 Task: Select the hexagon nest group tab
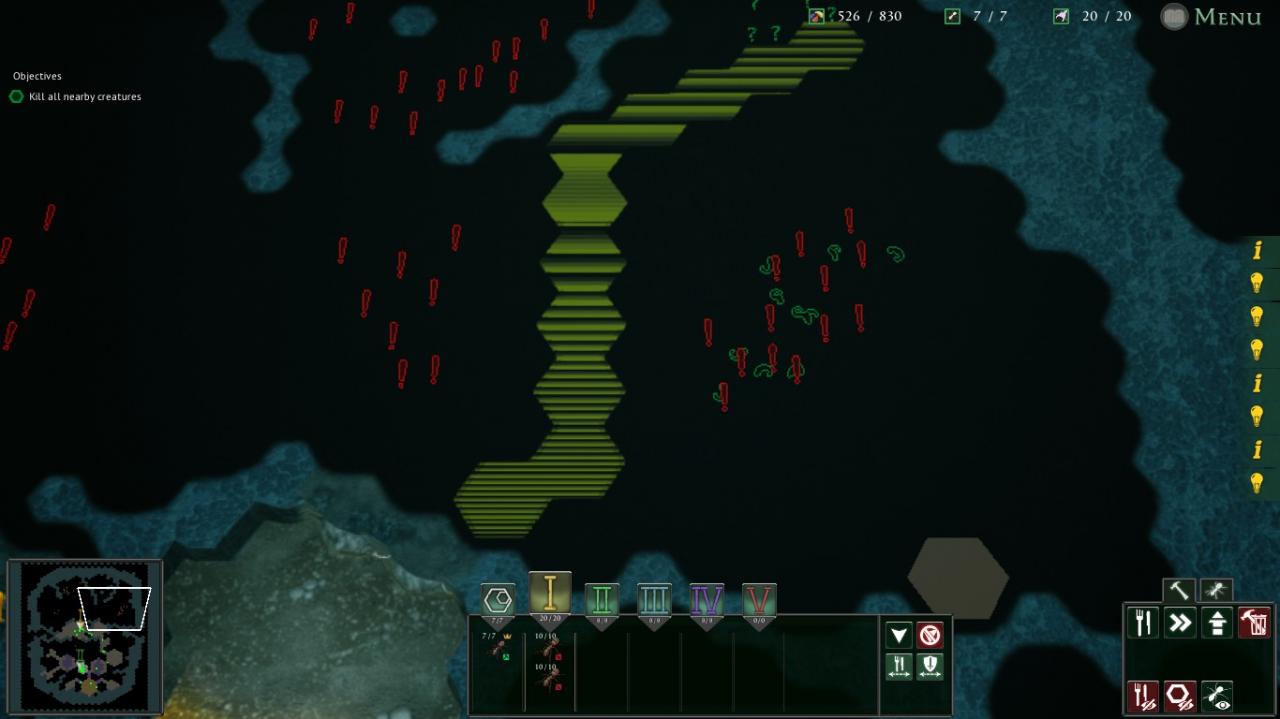tap(498, 600)
